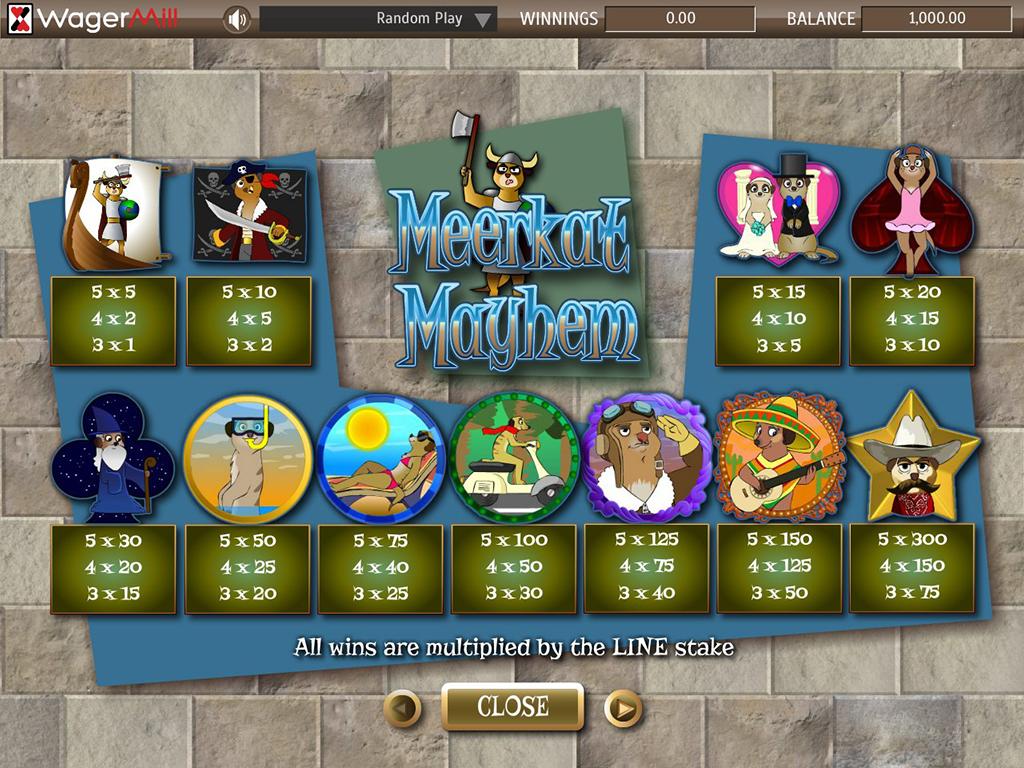Click the WagerMill logo

(x=94, y=18)
